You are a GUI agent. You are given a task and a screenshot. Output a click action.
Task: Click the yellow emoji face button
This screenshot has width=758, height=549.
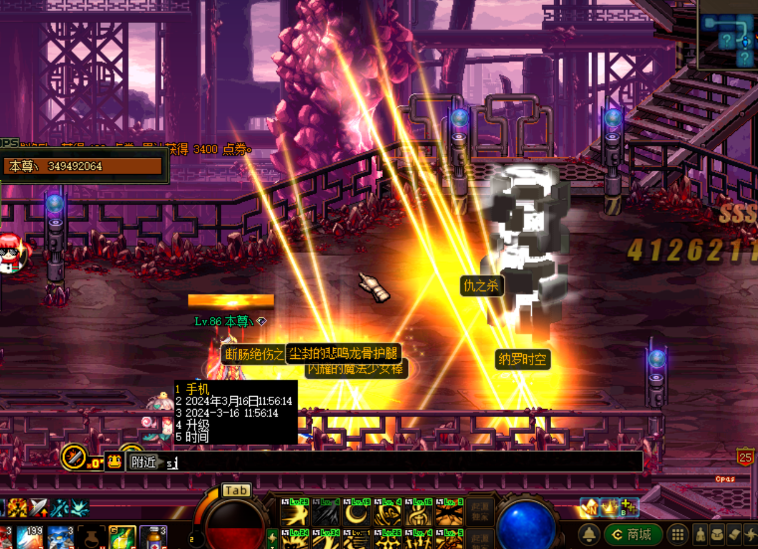(x=114, y=461)
